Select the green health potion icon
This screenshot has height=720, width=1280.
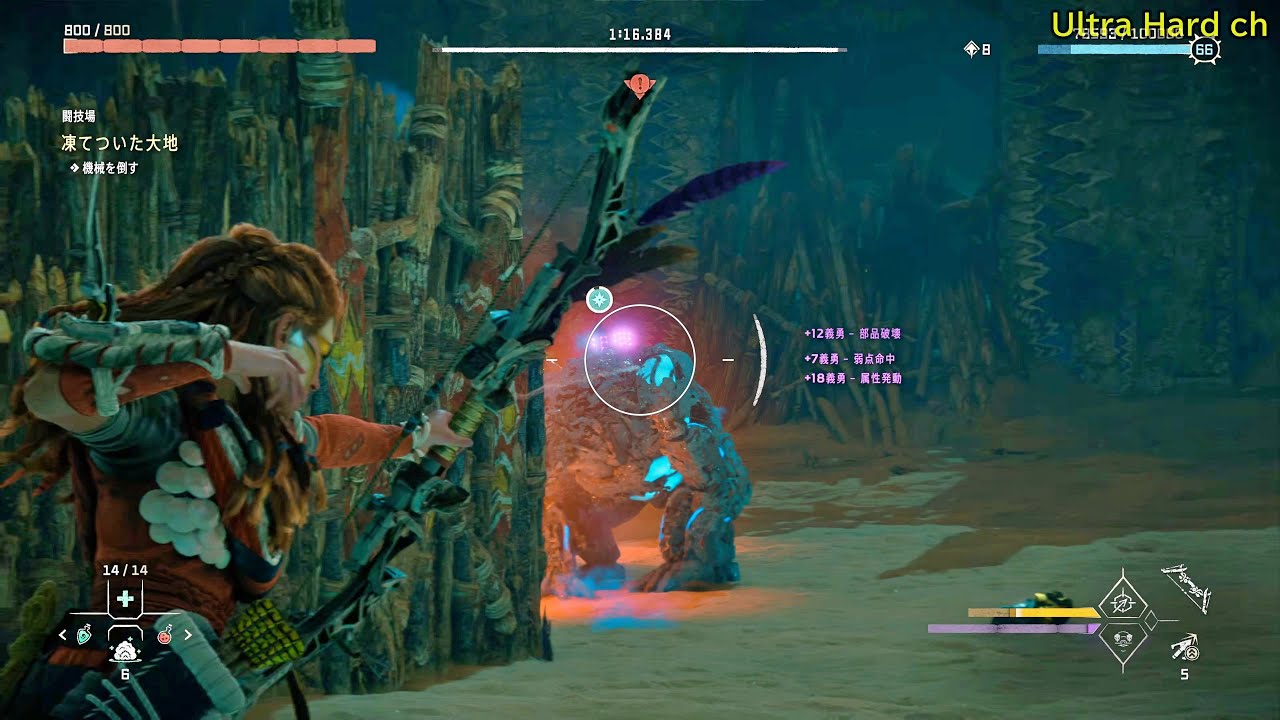pos(84,635)
